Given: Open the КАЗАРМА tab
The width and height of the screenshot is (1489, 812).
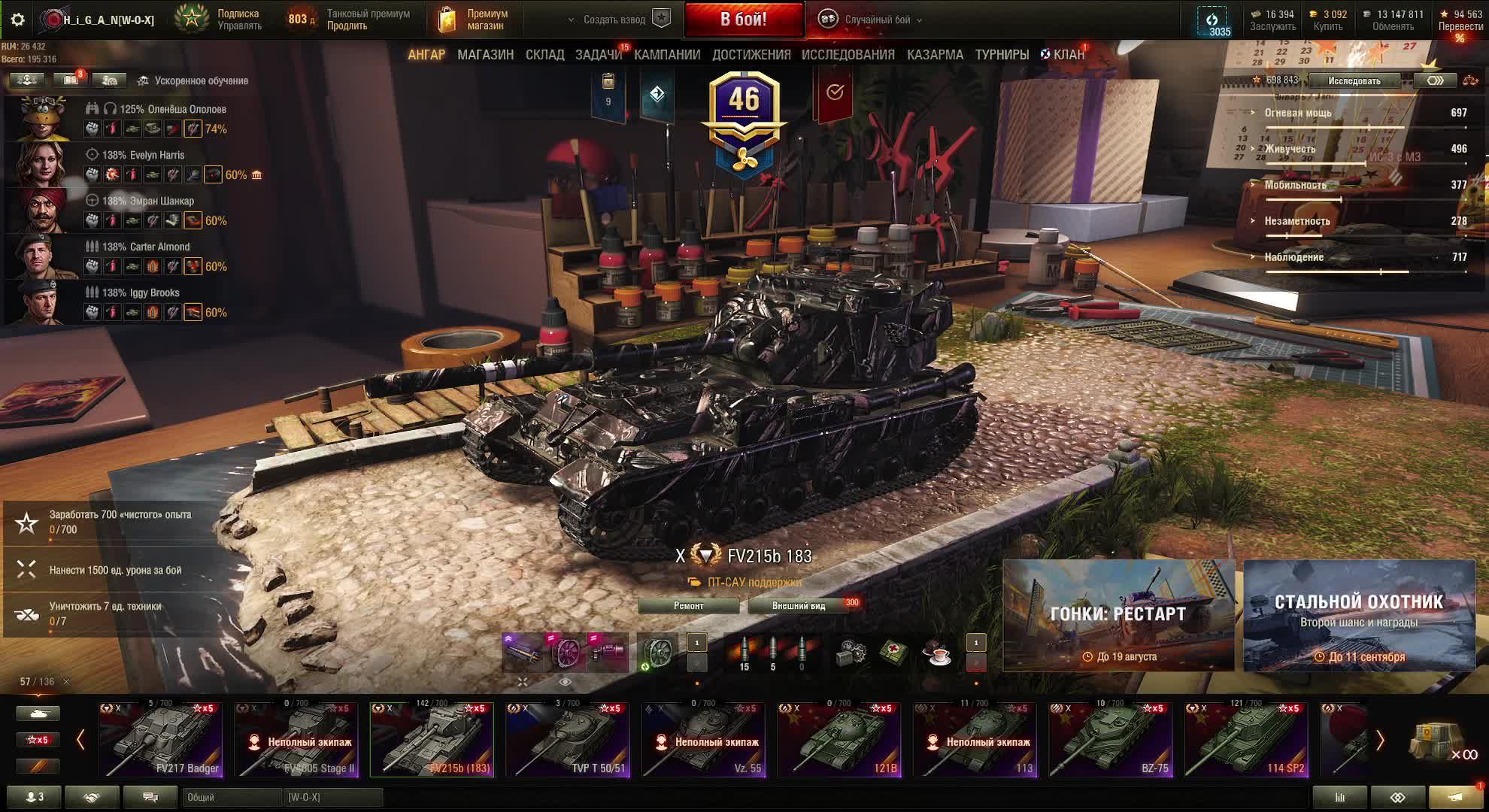Looking at the screenshot, I should (935, 55).
